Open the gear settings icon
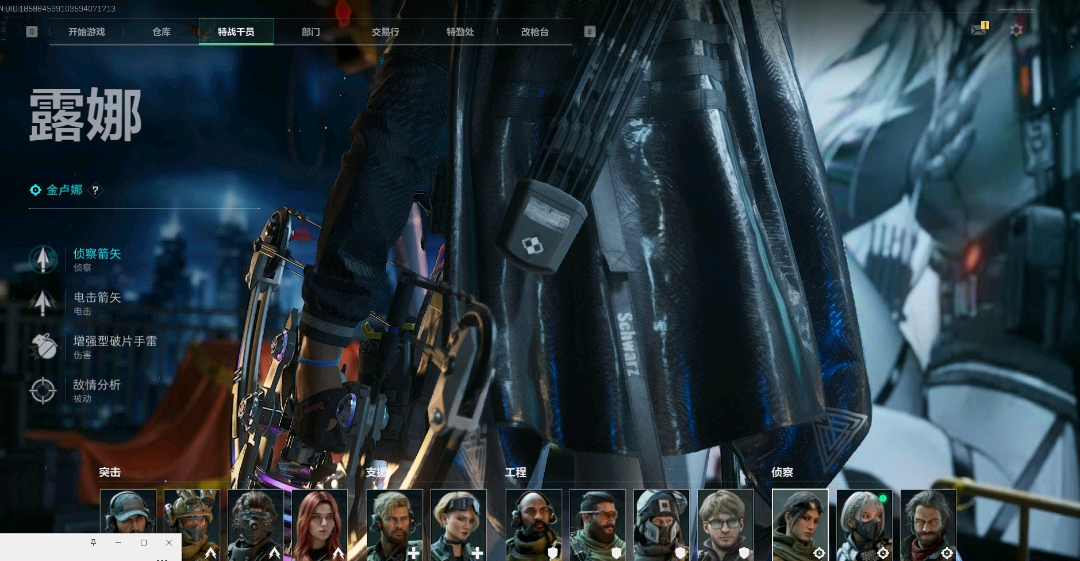 (x=1016, y=30)
